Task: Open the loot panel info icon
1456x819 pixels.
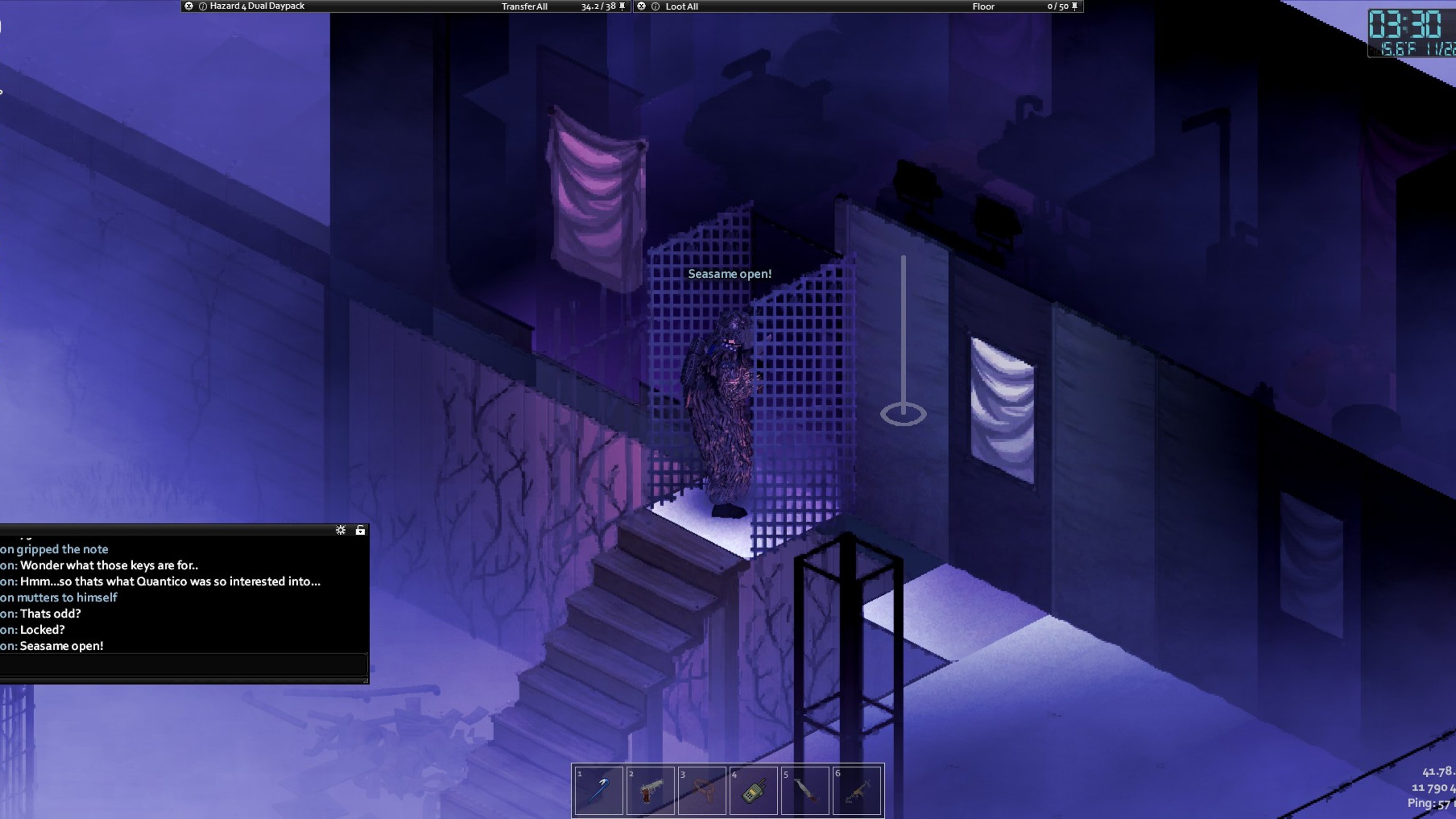Action: click(655, 6)
